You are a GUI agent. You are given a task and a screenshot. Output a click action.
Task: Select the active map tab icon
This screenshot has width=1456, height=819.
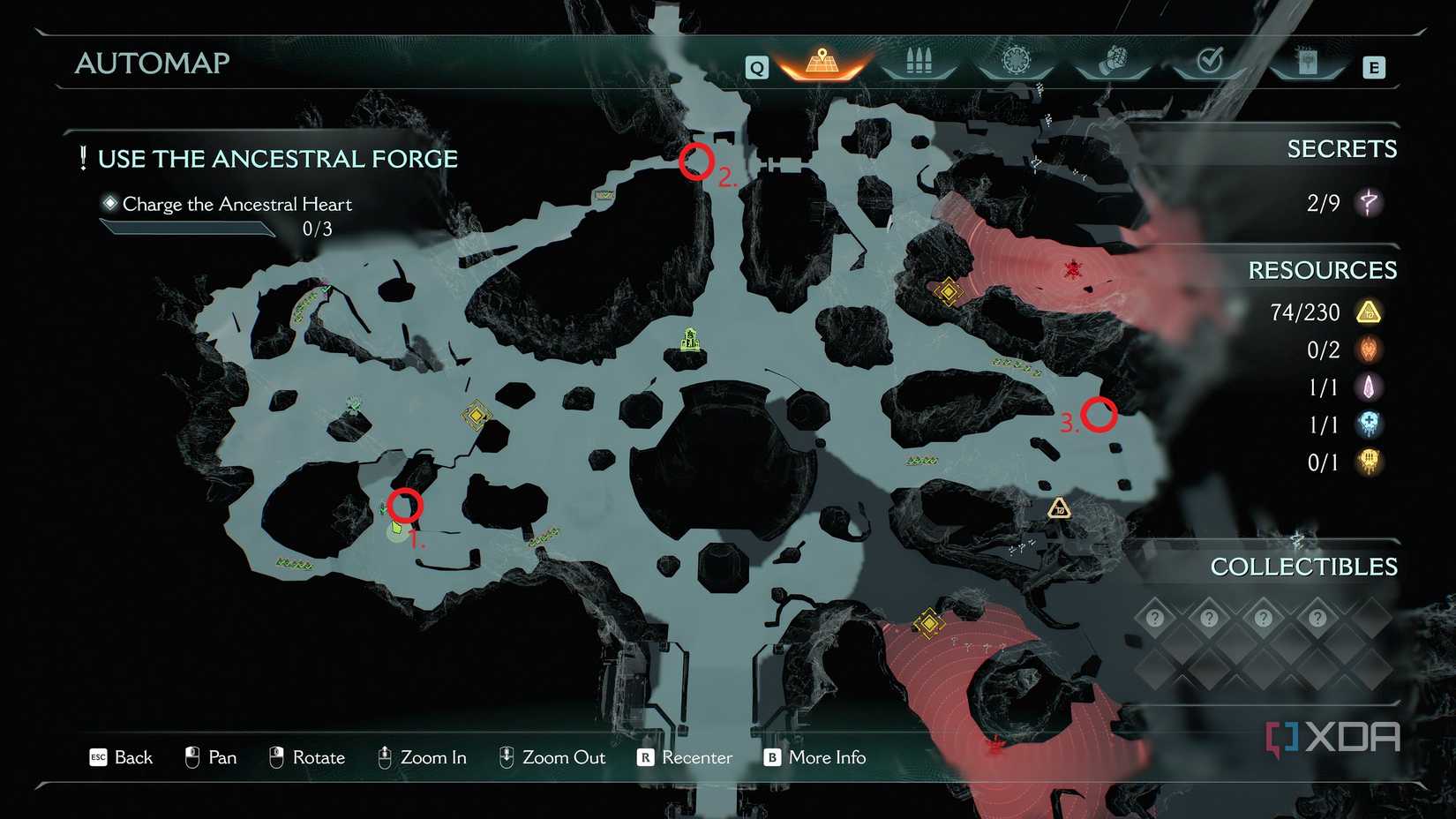(821, 62)
